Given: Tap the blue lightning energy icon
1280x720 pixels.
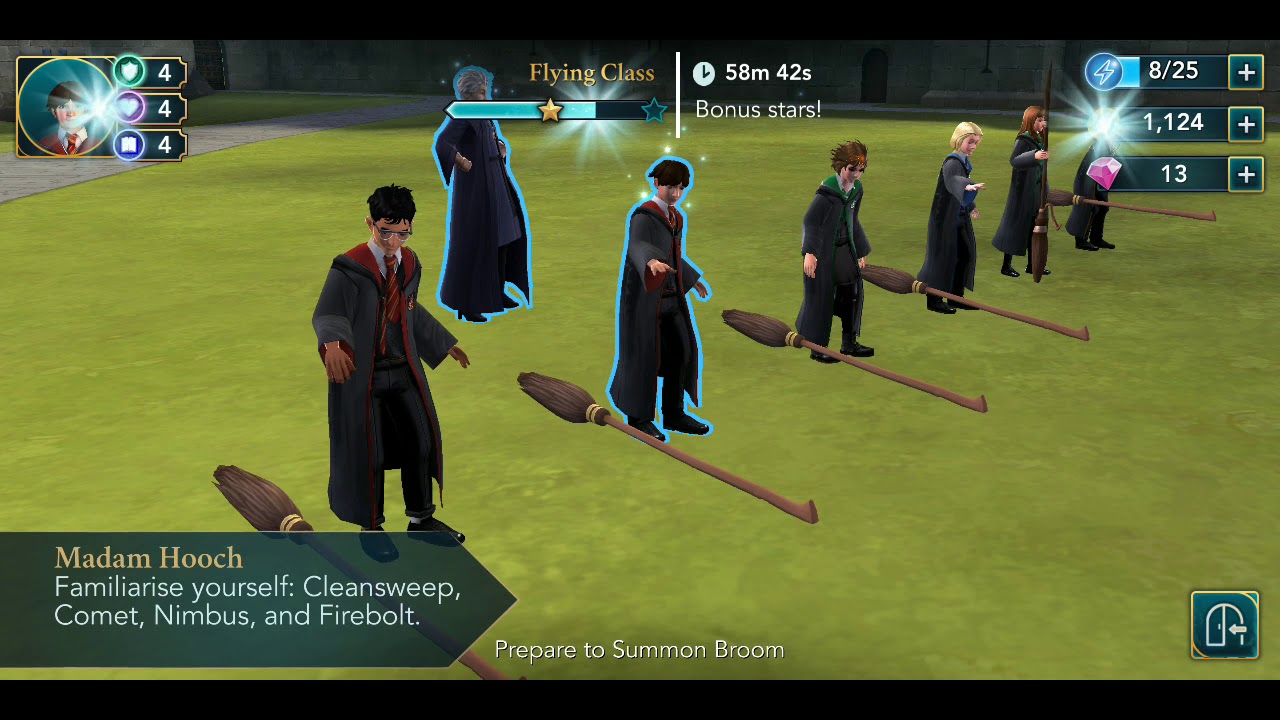Looking at the screenshot, I should [1105, 72].
